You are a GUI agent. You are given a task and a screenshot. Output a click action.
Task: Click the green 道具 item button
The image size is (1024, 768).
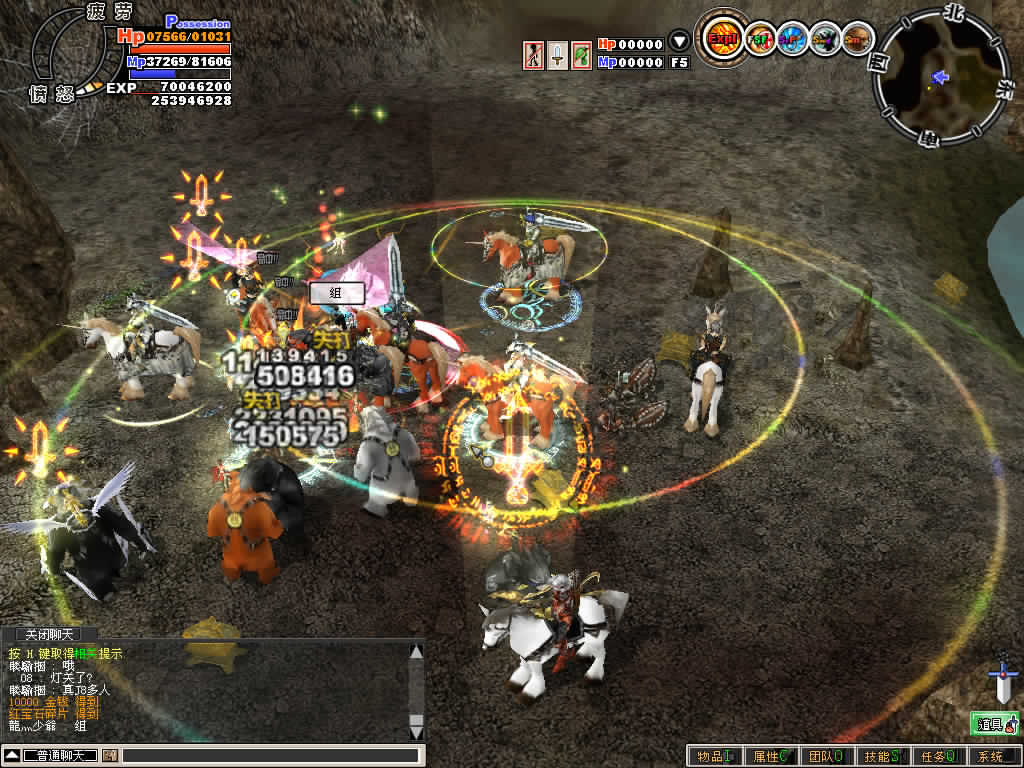click(994, 724)
